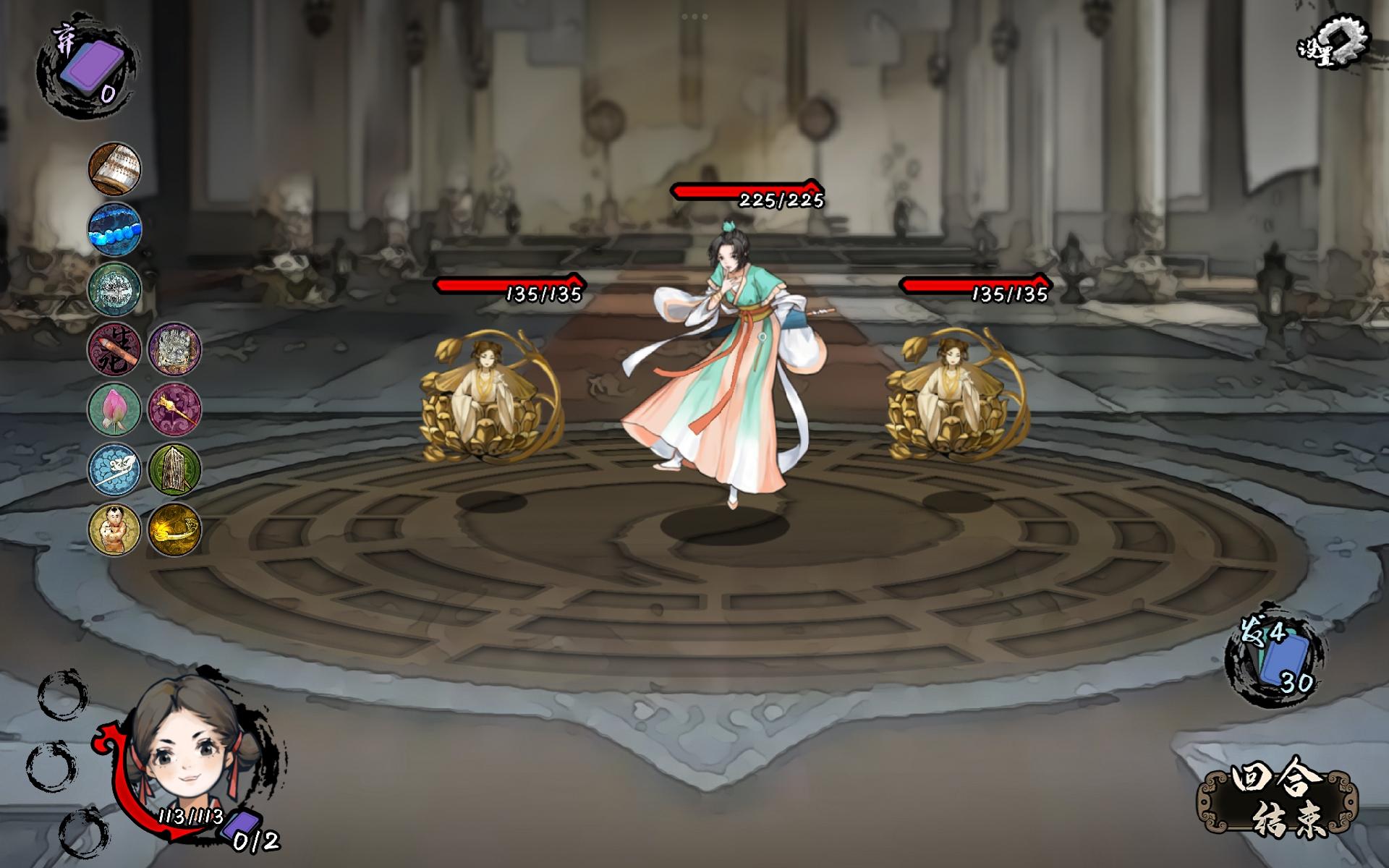The width and height of the screenshot is (1389, 868).
Task: Inspect the scripture book buff icon
Action: (x=116, y=170)
